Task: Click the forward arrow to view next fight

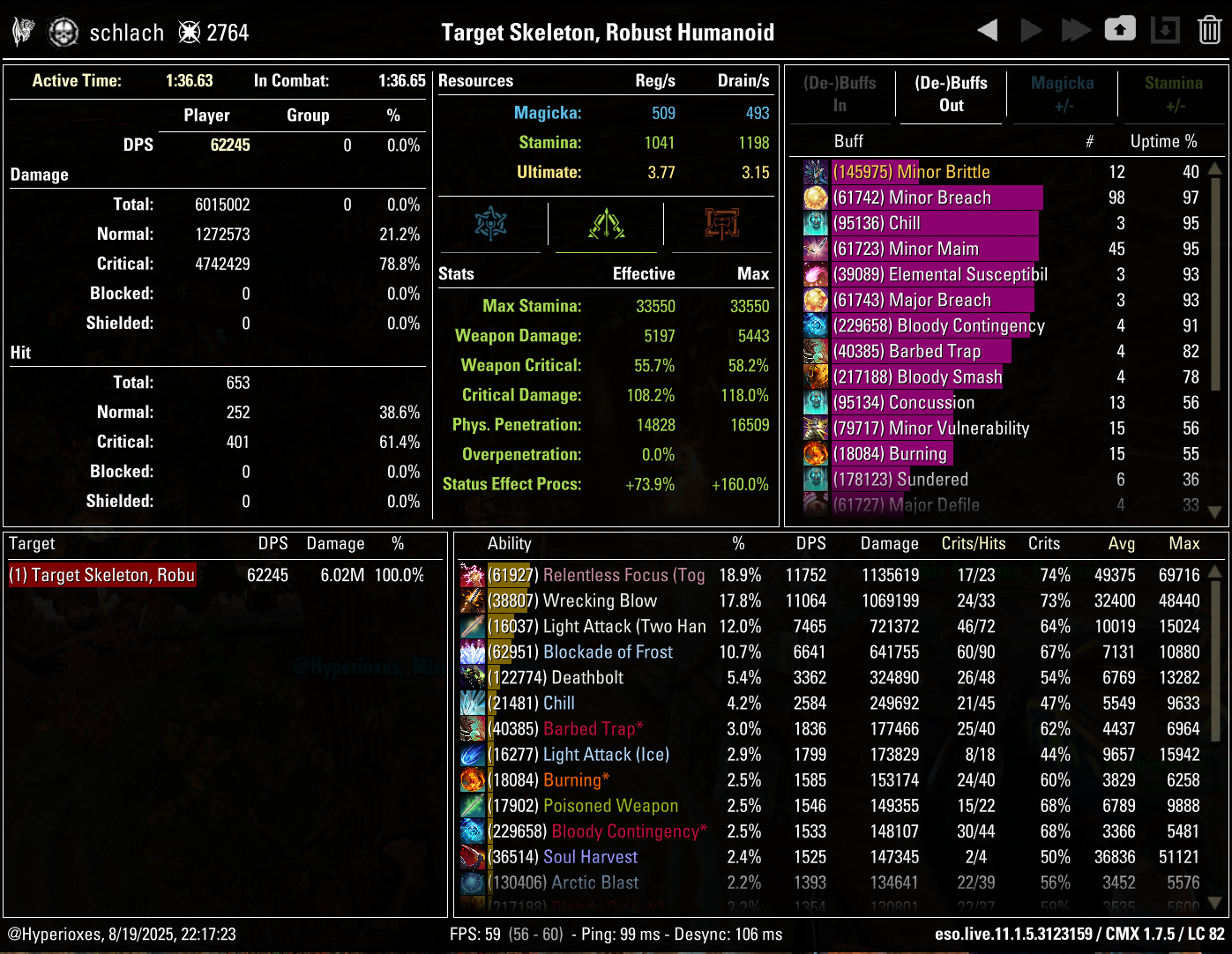Action: 1032,29
